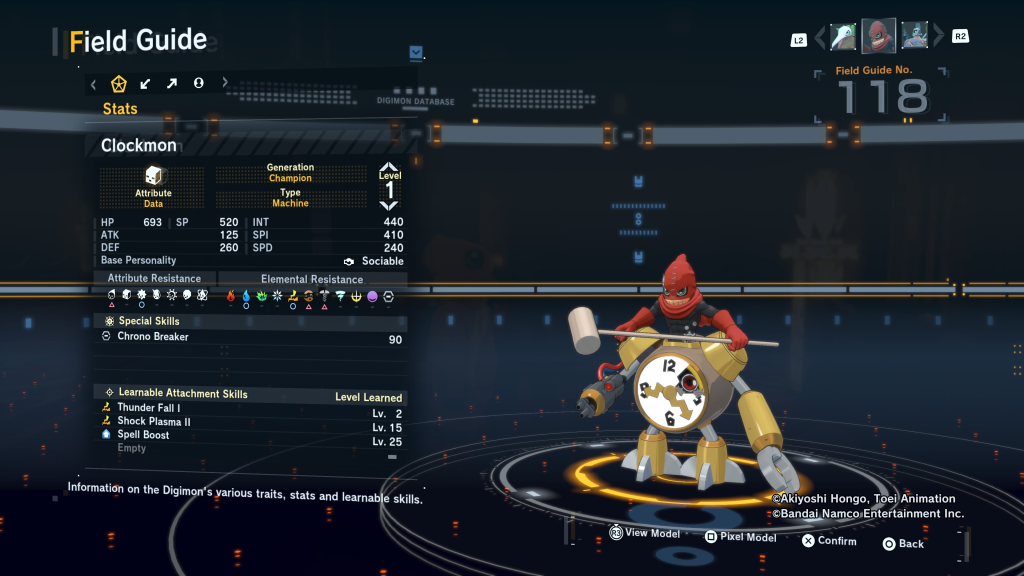The height and width of the screenshot is (576, 1024).
Task: Select the Chrono Breaker special skill
Action: pyautogui.click(x=152, y=337)
